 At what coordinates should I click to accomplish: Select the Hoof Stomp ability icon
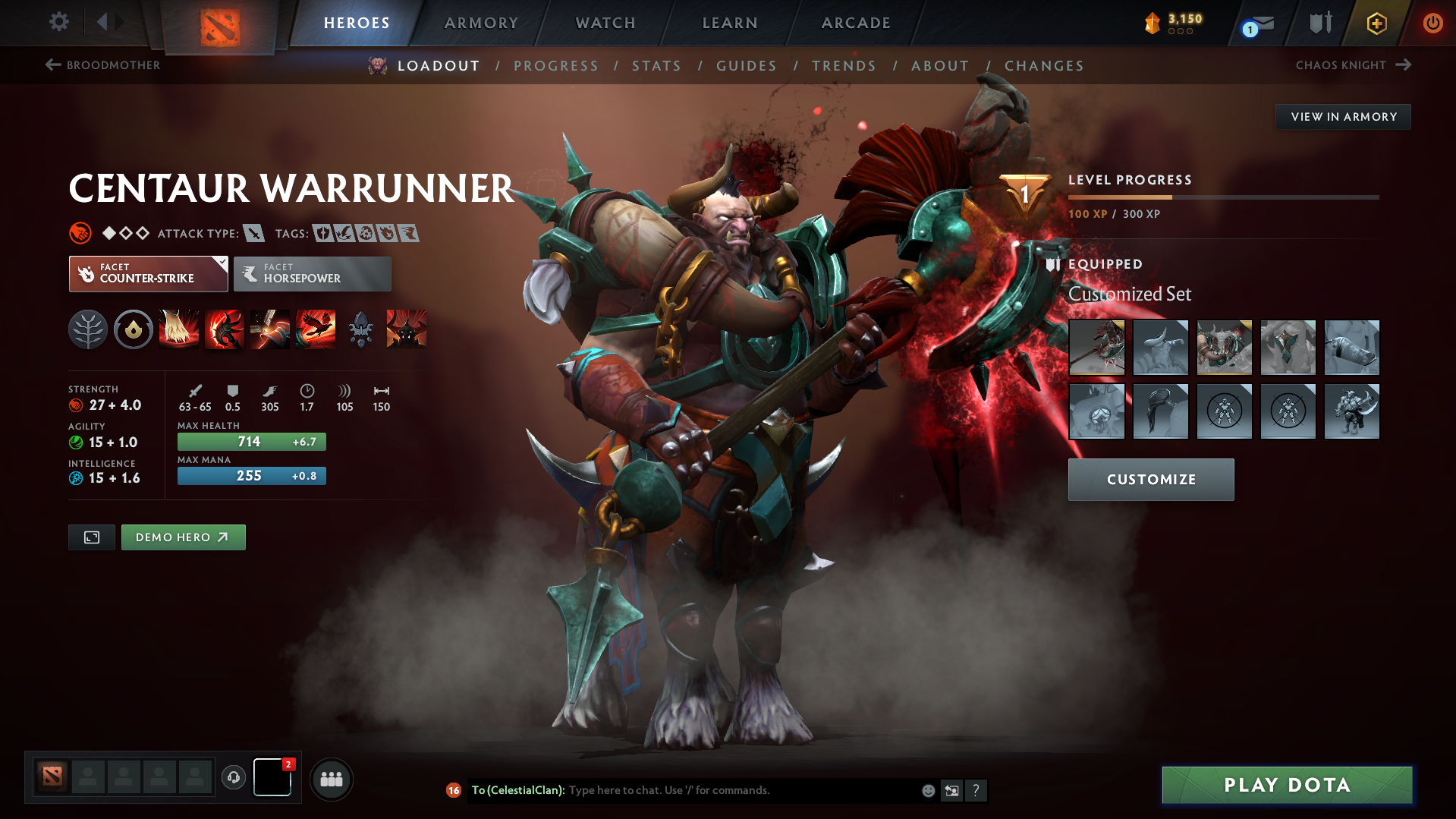pyautogui.click(x=179, y=329)
